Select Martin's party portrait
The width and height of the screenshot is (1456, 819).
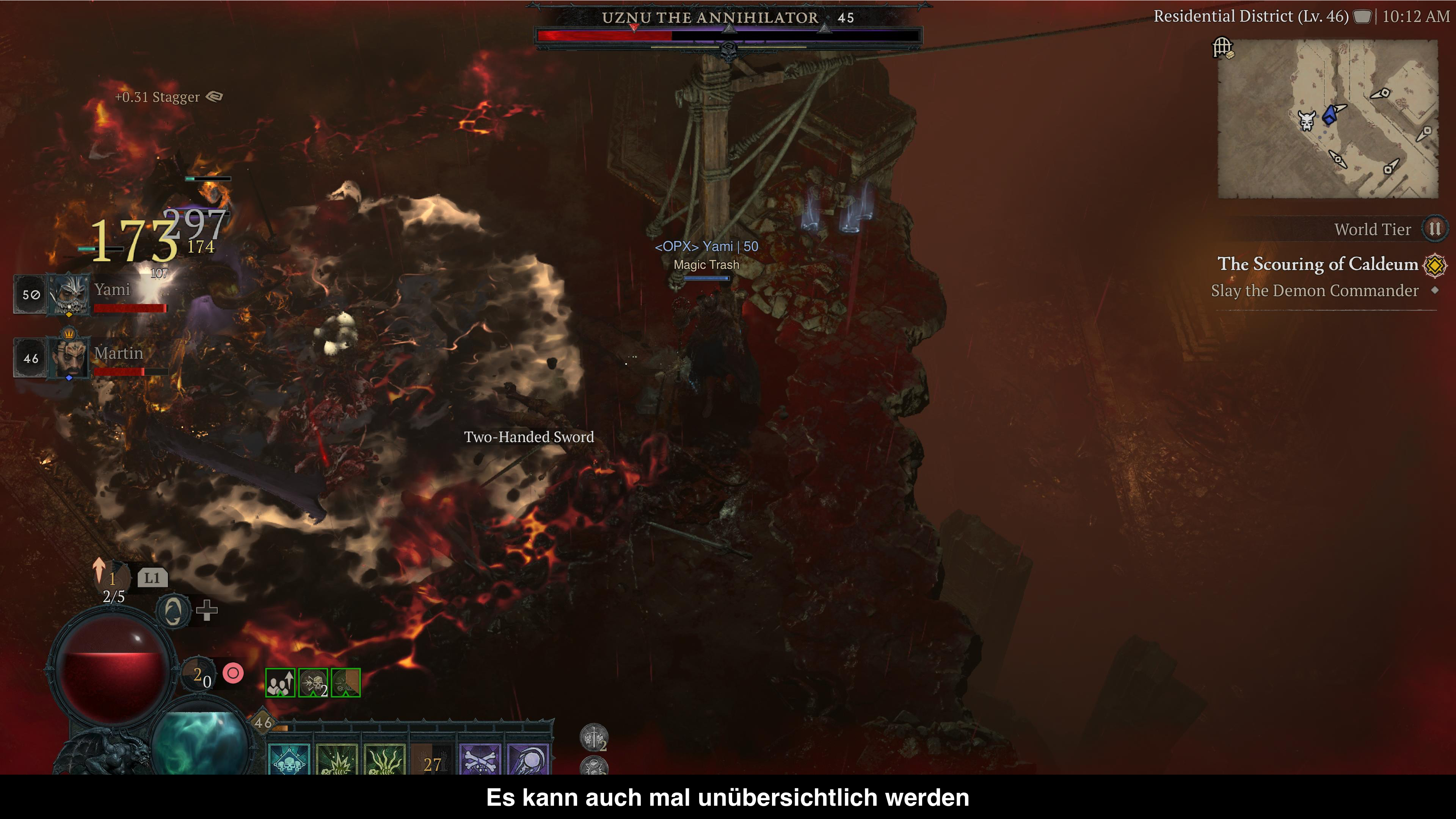click(69, 357)
